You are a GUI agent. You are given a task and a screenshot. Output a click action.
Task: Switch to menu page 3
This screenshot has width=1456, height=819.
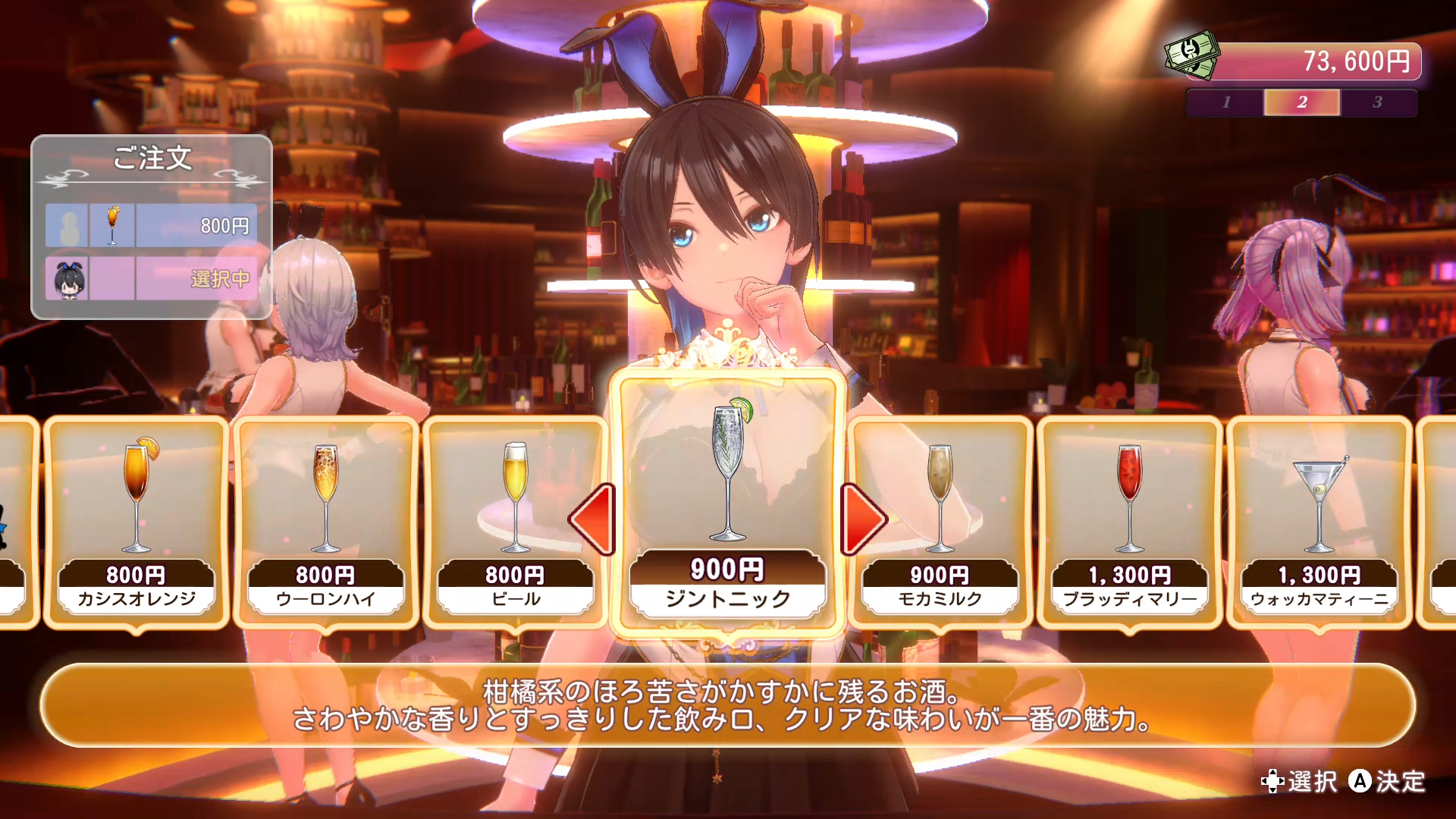(1379, 102)
